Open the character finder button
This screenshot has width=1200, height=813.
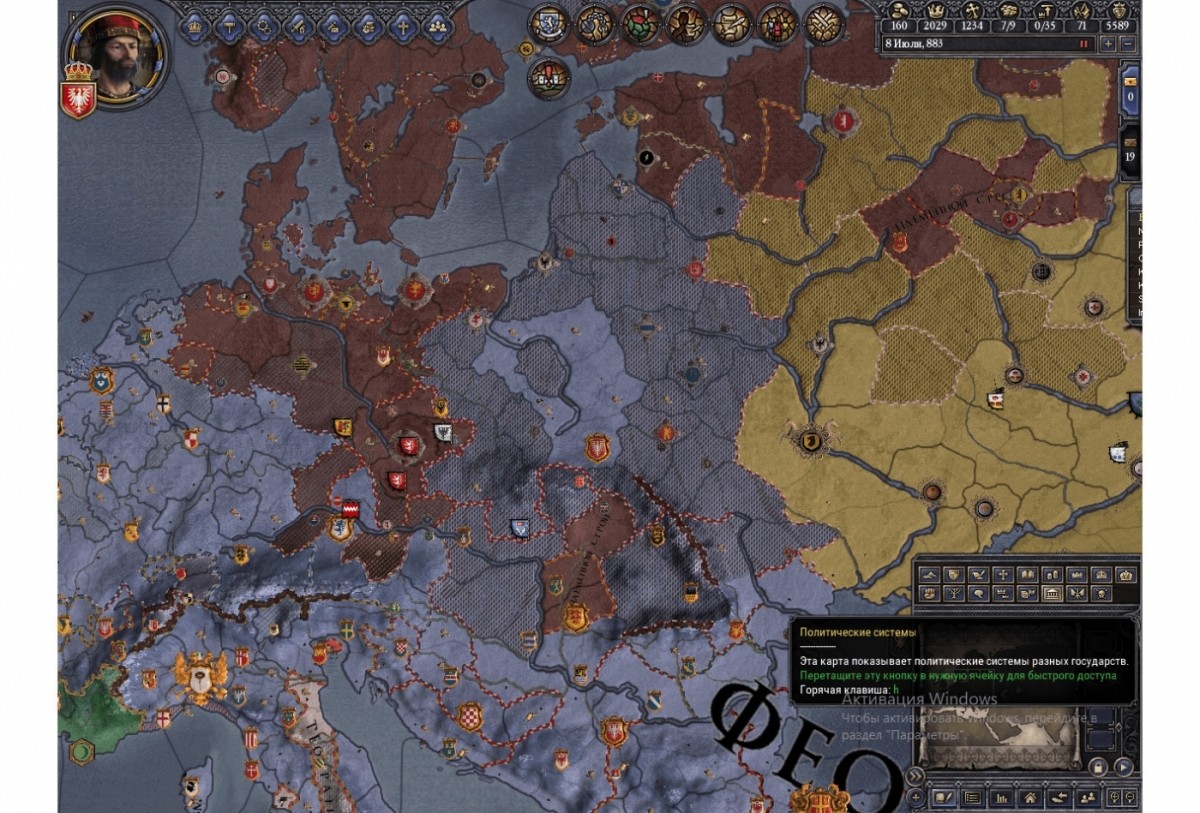coord(1085,797)
